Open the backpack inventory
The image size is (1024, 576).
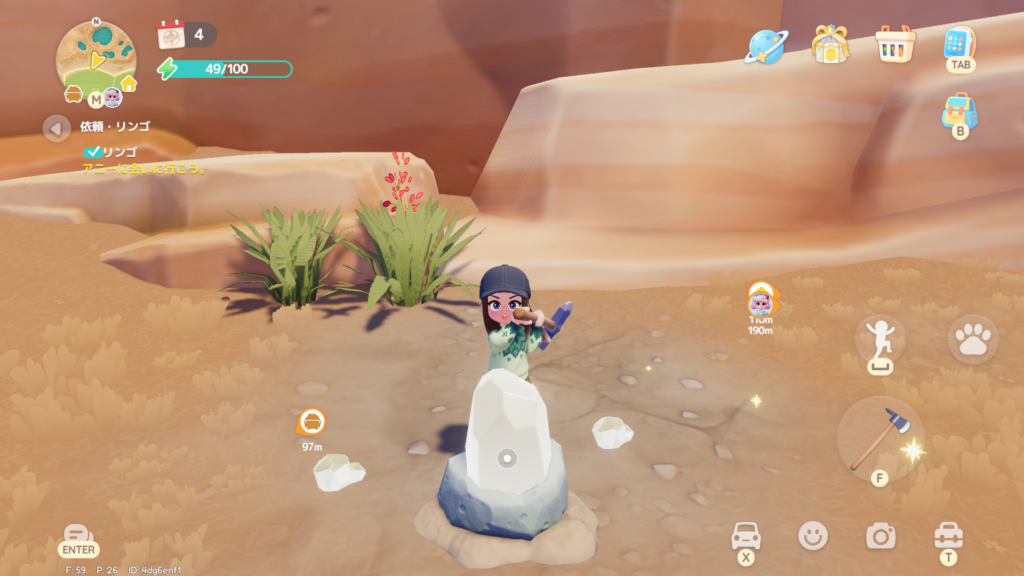pos(959,112)
